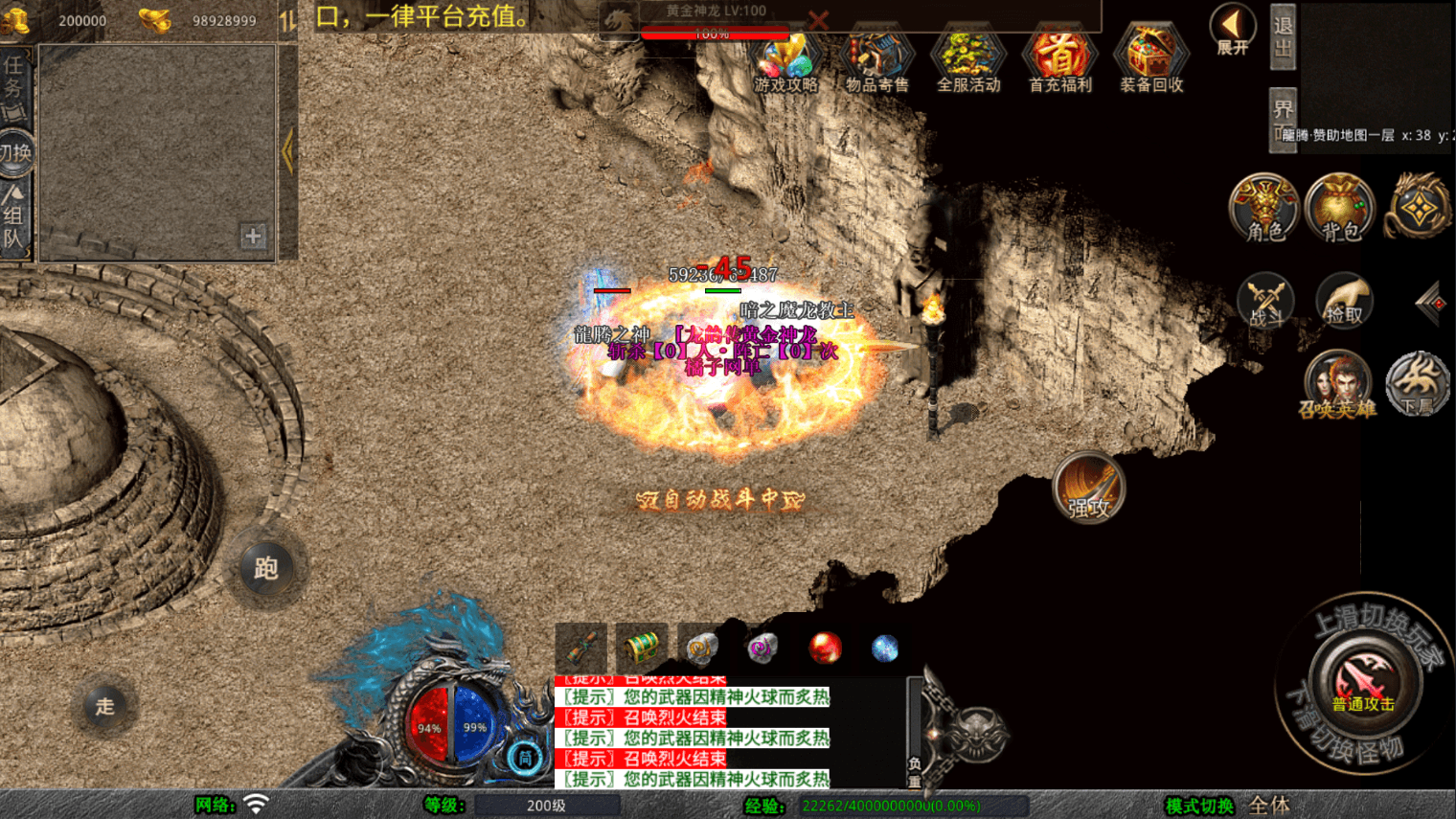The width and height of the screenshot is (1456, 819).
Task: Activate the 强攻 strong attack skill
Action: [x=1088, y=487]
